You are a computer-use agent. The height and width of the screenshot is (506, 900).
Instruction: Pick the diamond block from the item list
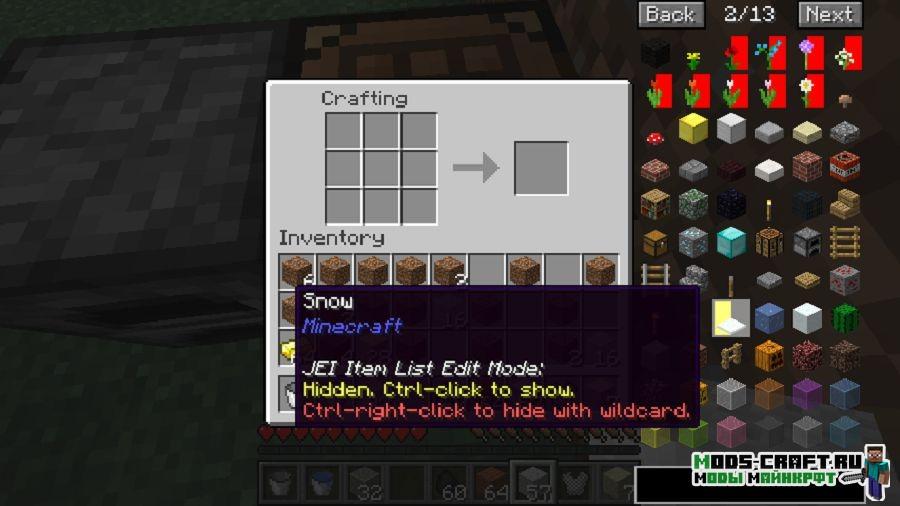[x=731, y=241]
